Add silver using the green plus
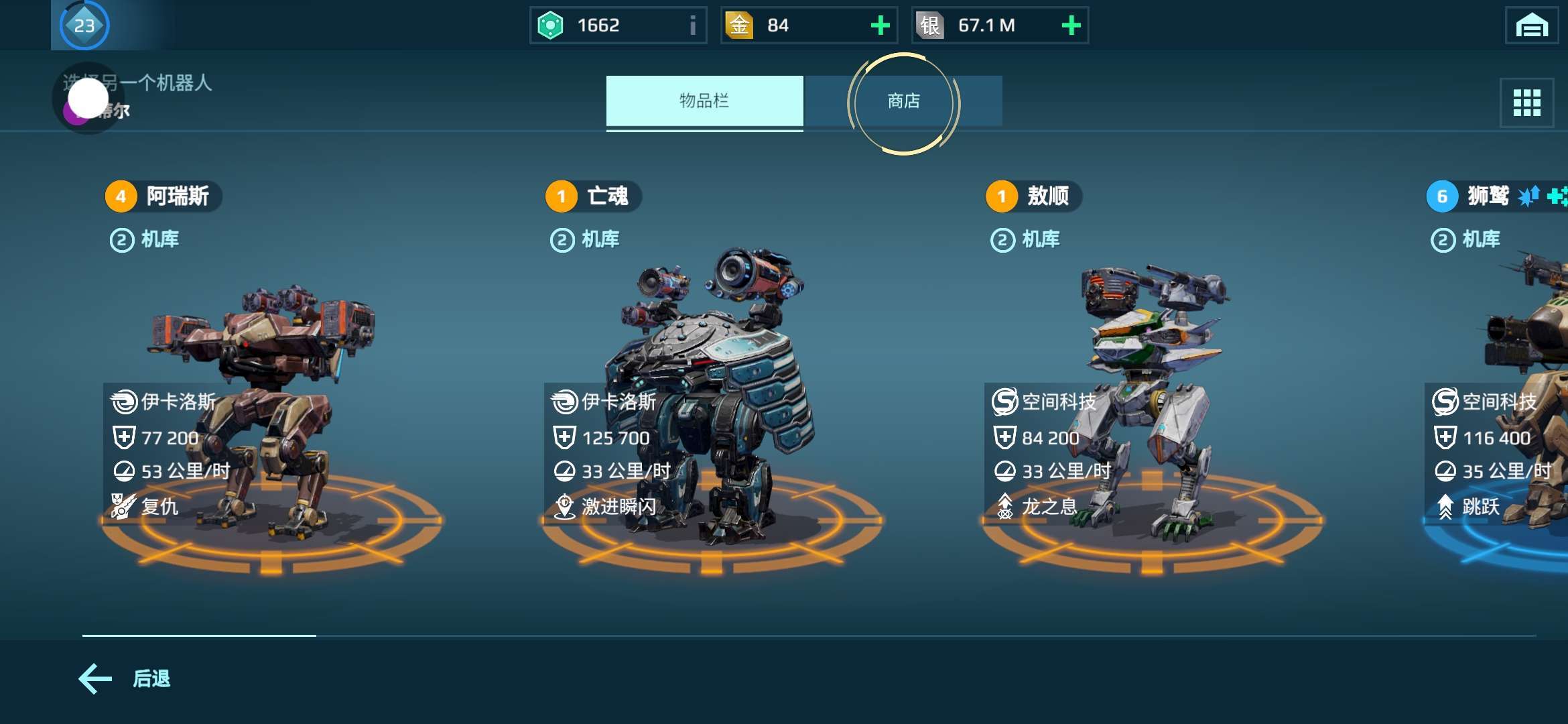This screenshot has width=1568, height=724. click(1071, 25)
